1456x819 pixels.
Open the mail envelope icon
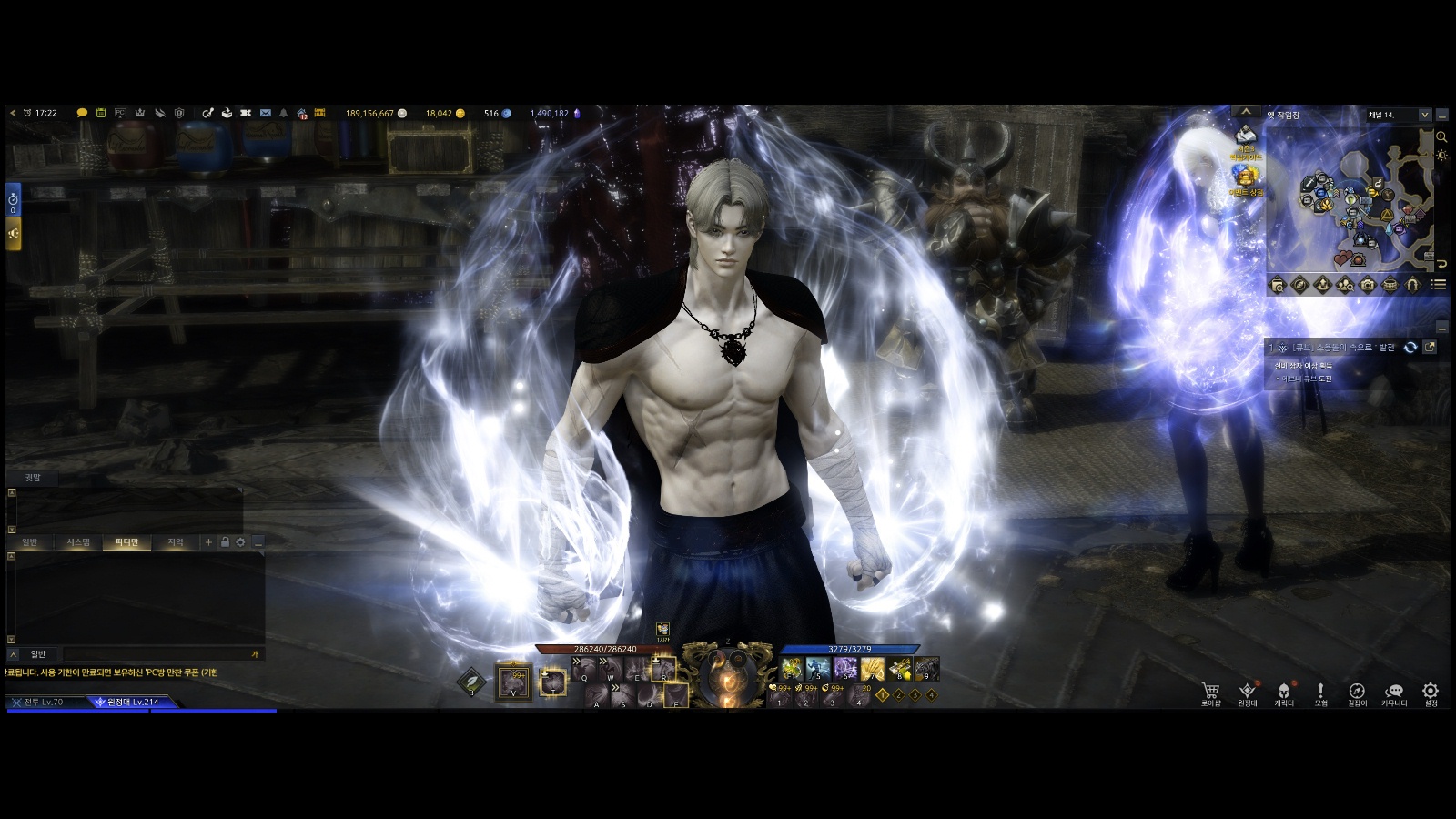point(265,114)
